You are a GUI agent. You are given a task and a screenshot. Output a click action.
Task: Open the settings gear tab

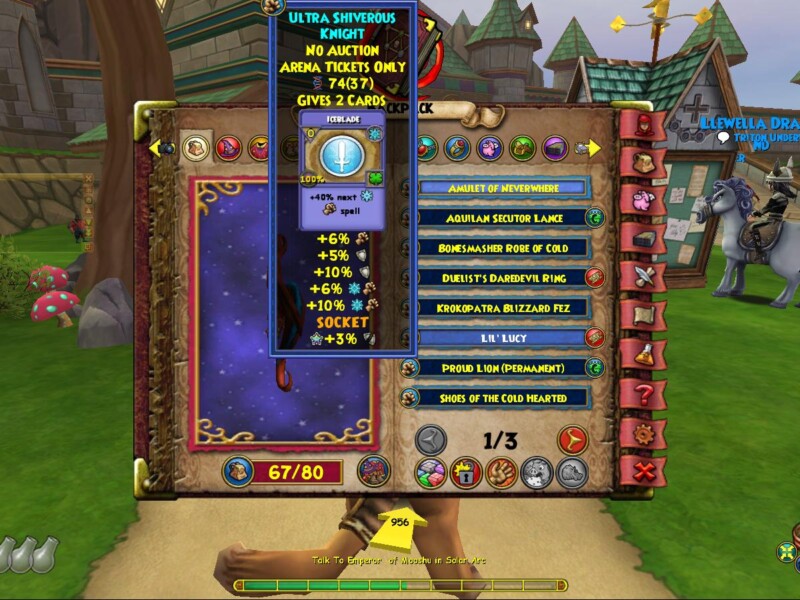[641, 433]
